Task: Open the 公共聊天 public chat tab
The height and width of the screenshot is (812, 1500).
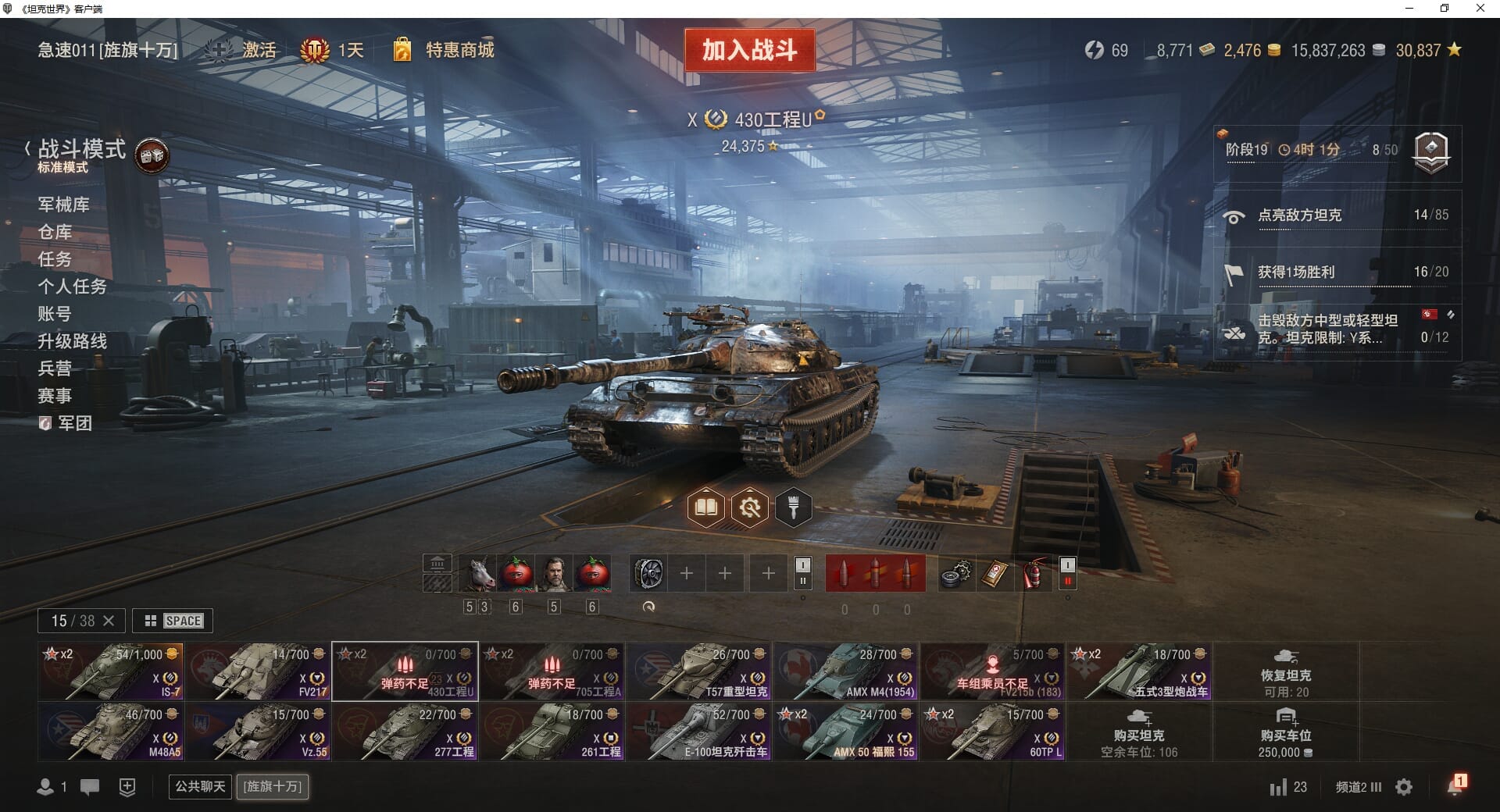Action: 200,786
